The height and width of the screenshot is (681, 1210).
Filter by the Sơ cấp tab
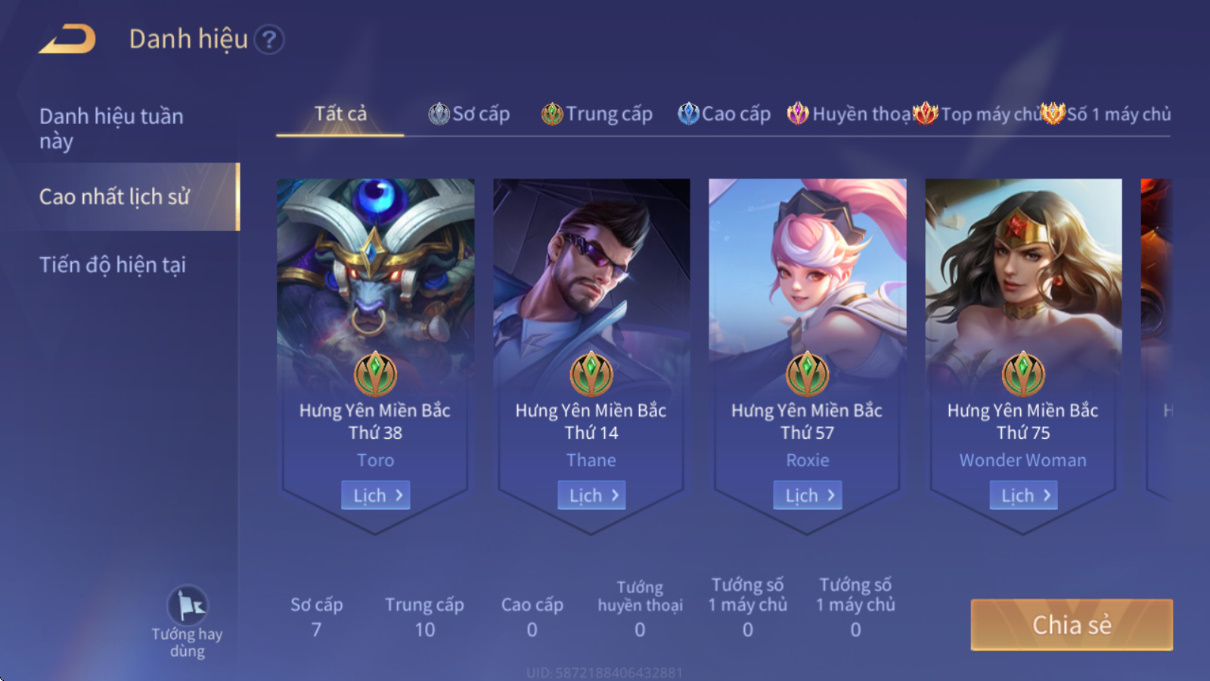click(x=469, y=114)
